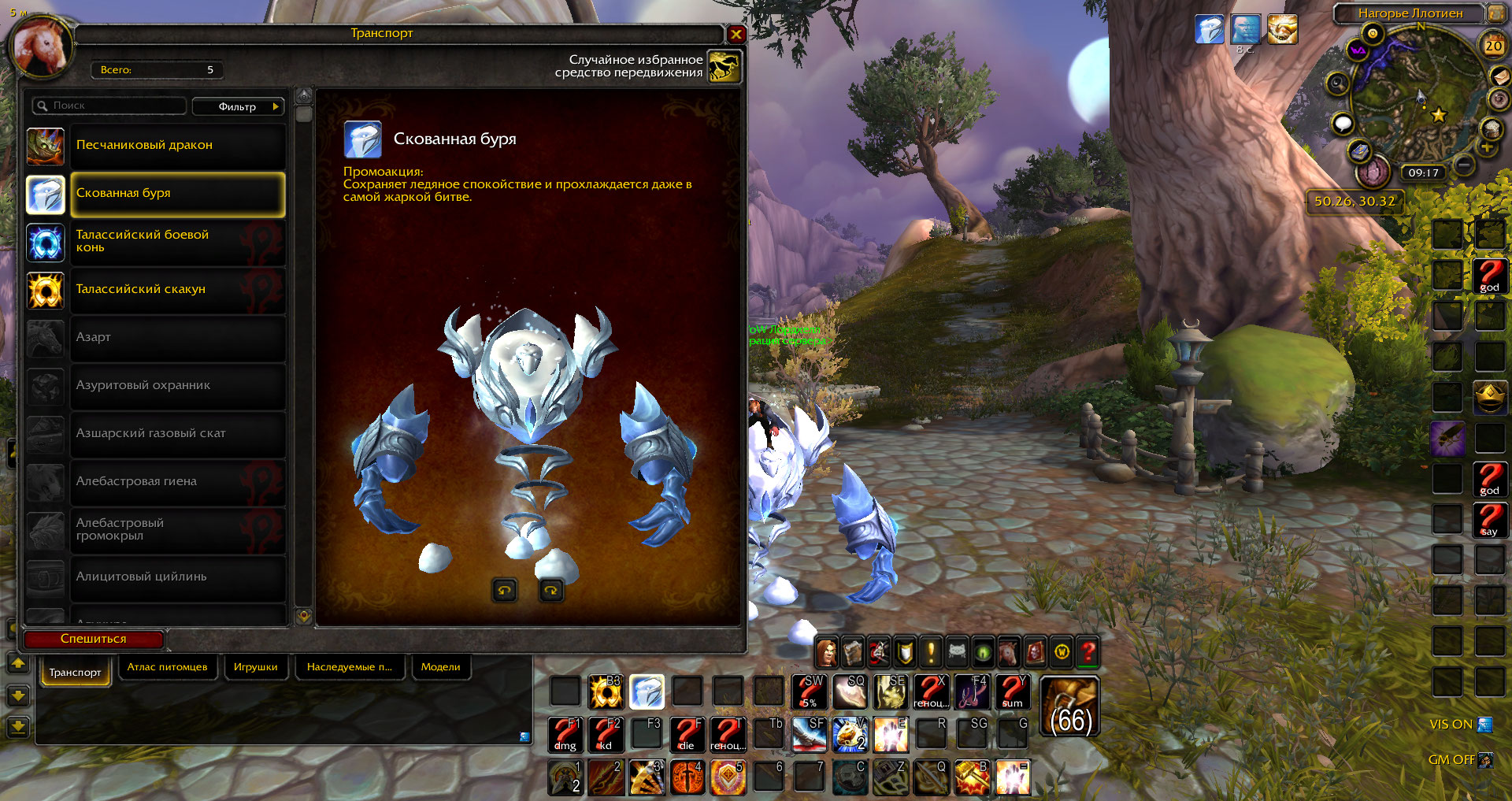Switch to the Атлас питомцев tab
1512x801 pixels.
coord(167,667)
